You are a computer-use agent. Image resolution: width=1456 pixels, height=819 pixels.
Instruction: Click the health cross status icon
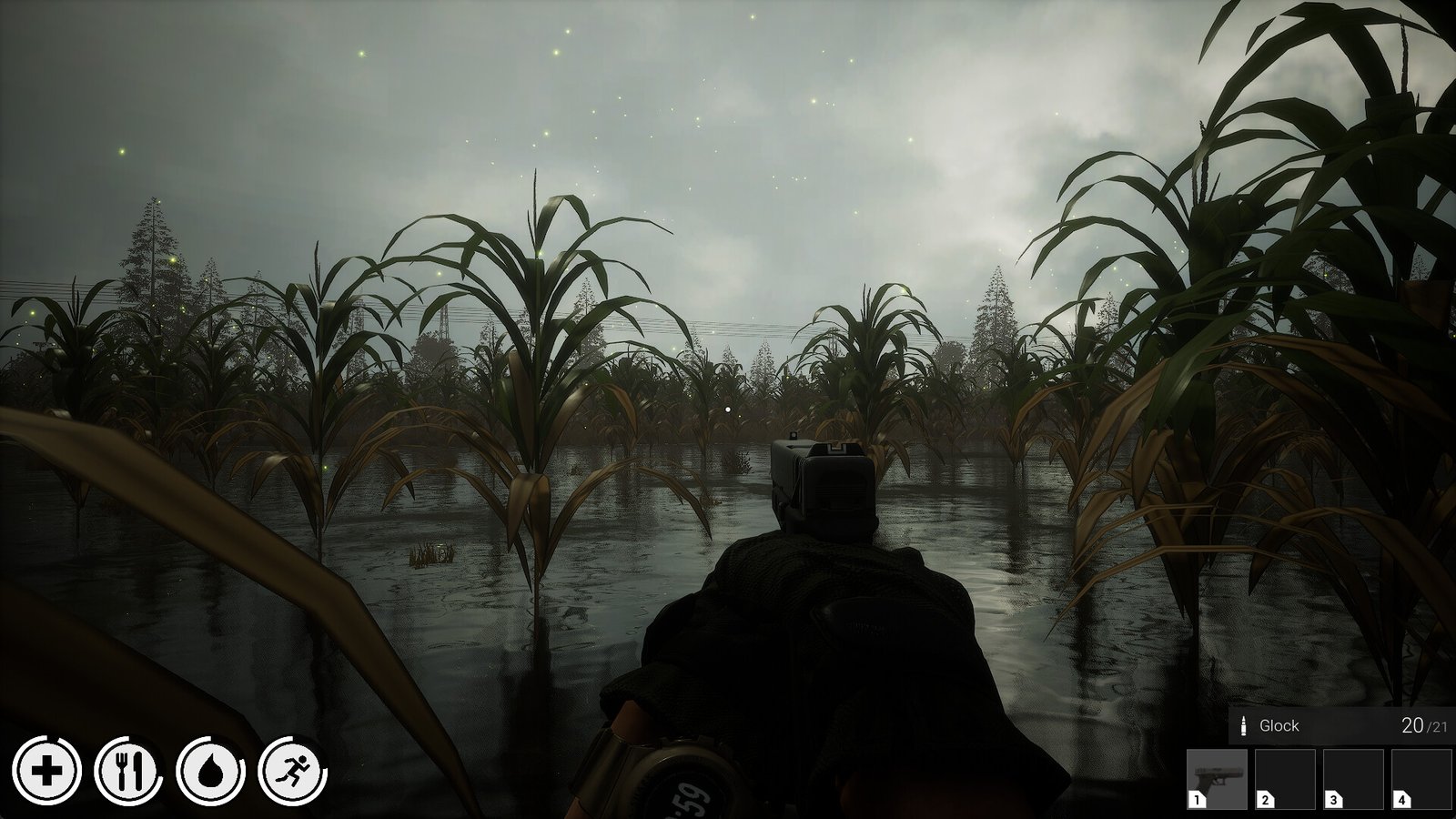(45, 772)
